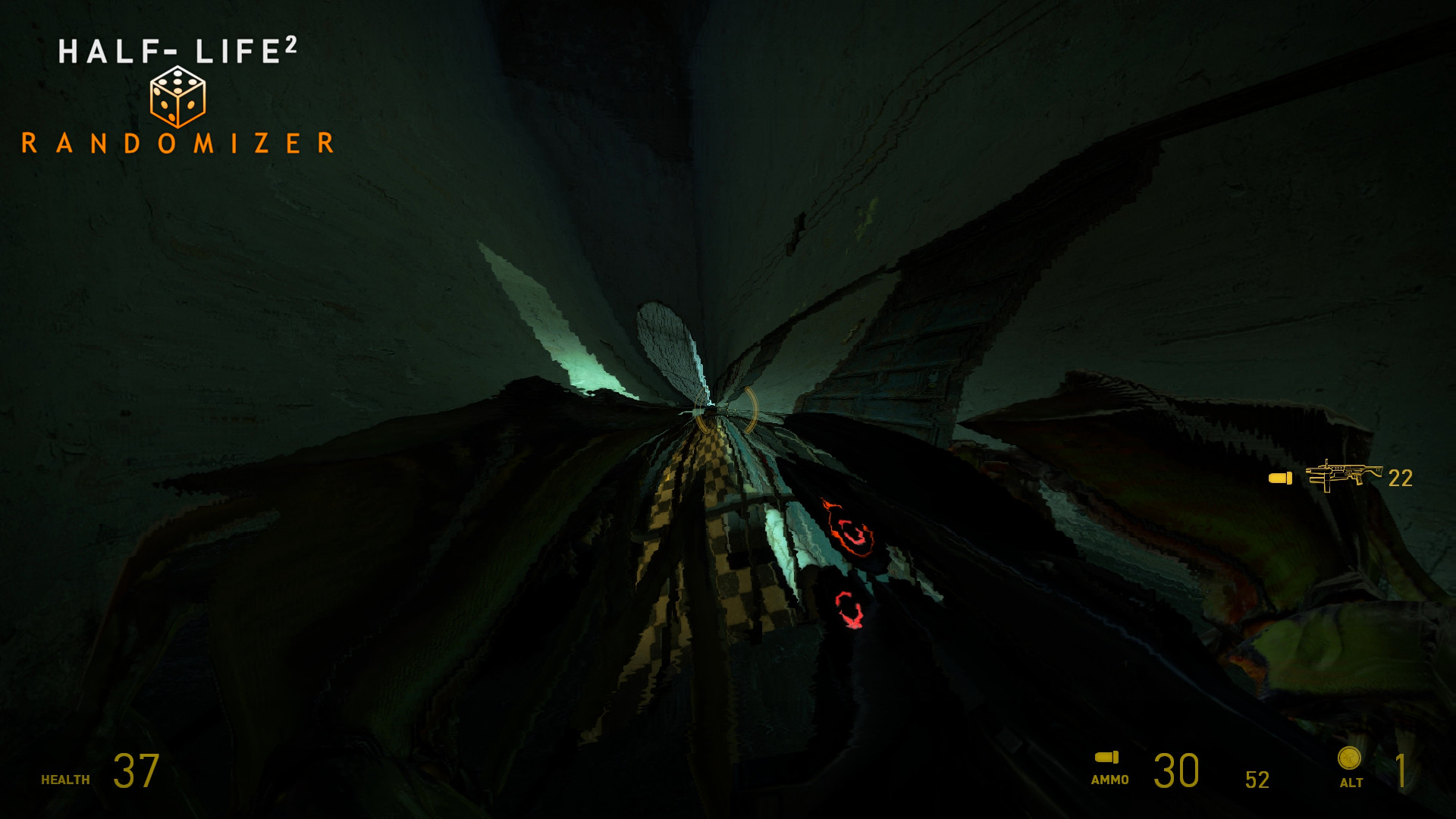Expand the reserve ammo count 52
Viewport: 1456px width, 819px height.
tap(1257, 778)
